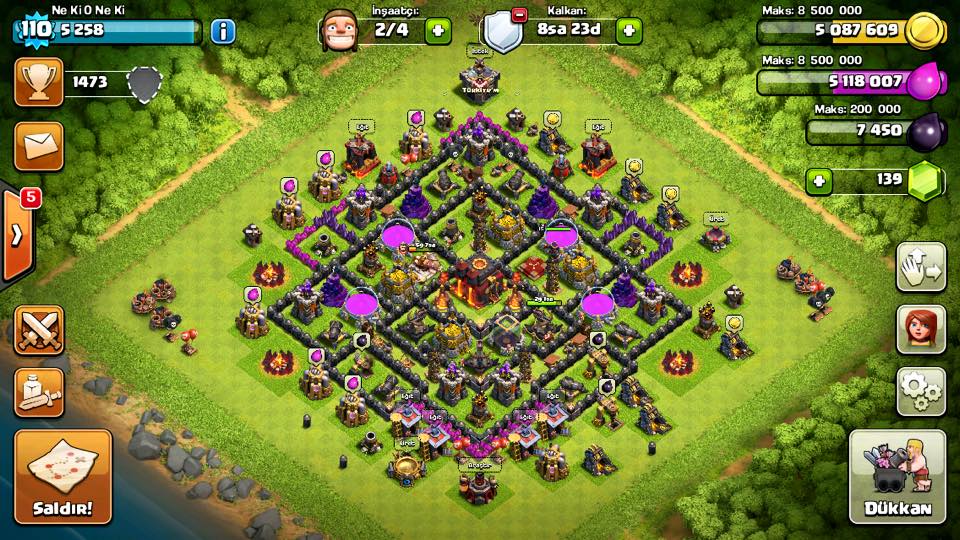The width and height of the screenshot is (960, 540).
Task: Open the crossed swords attack log
Action: point(38,330)
